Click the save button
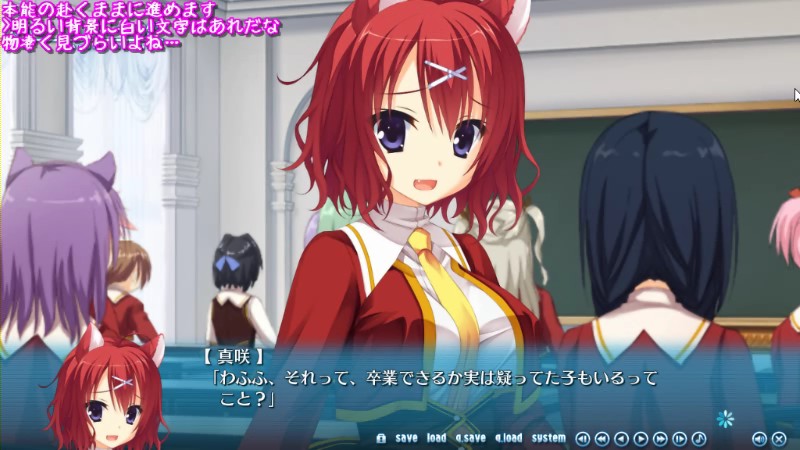The image size is (800, 450). point(406,438)
